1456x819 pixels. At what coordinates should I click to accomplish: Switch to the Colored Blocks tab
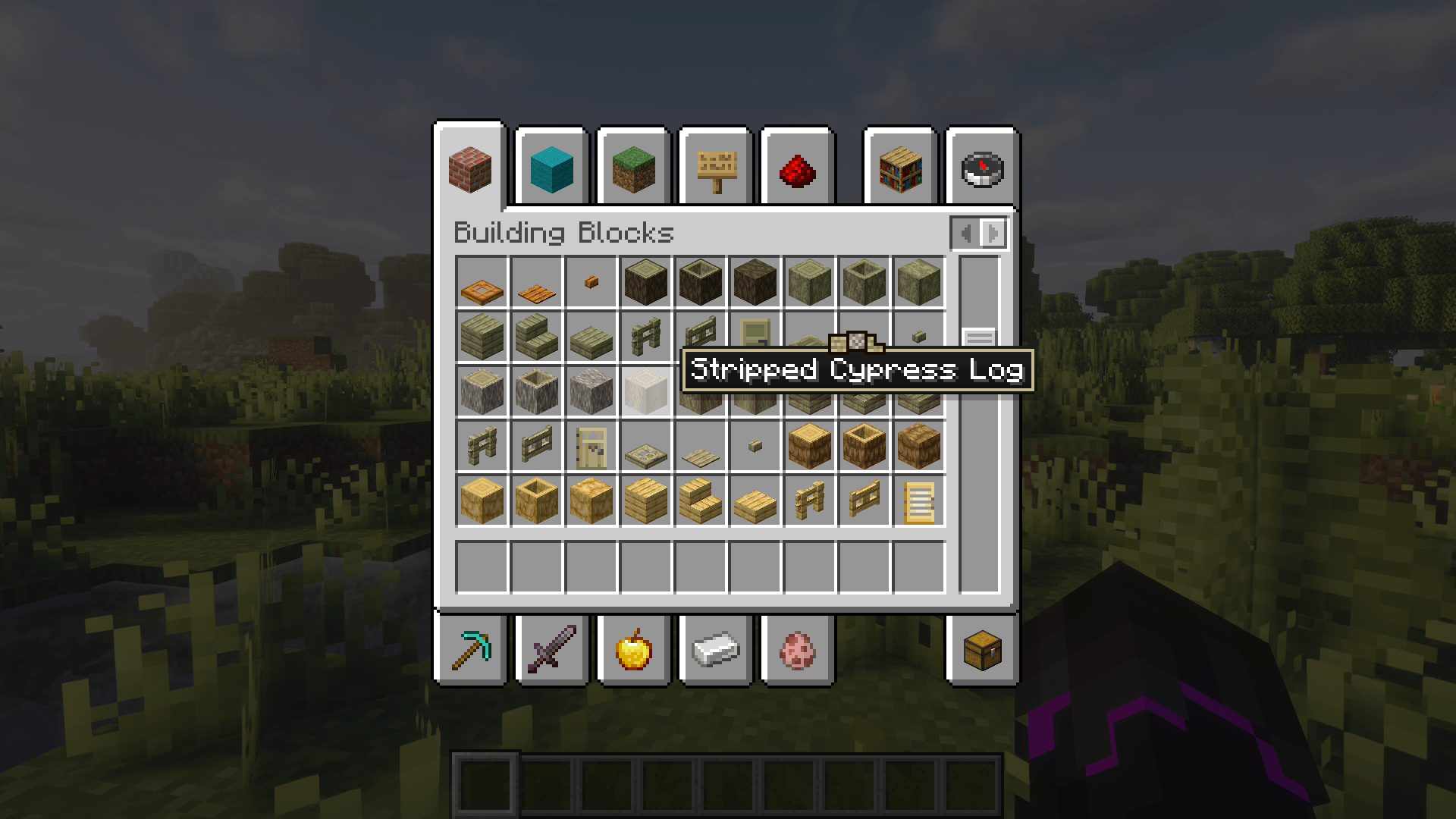(x=551, y=171)
